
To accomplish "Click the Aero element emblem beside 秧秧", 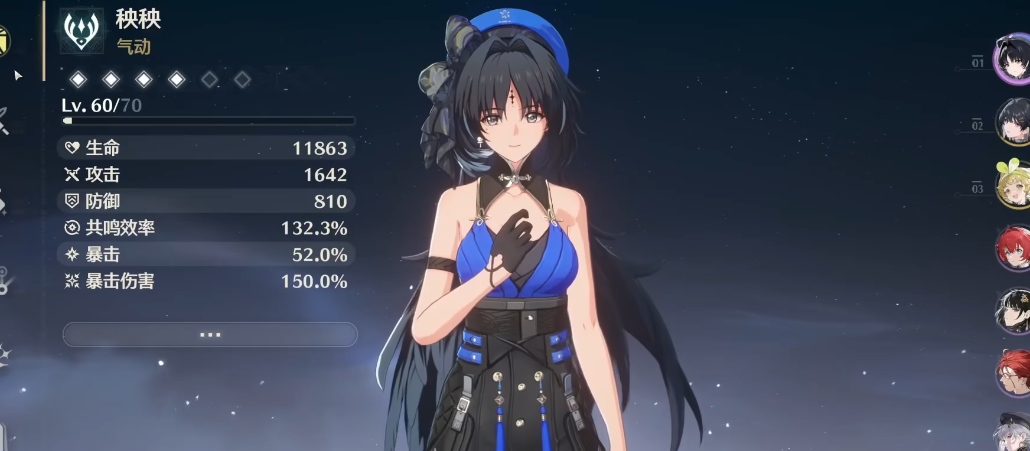I will tap(79, 30).
